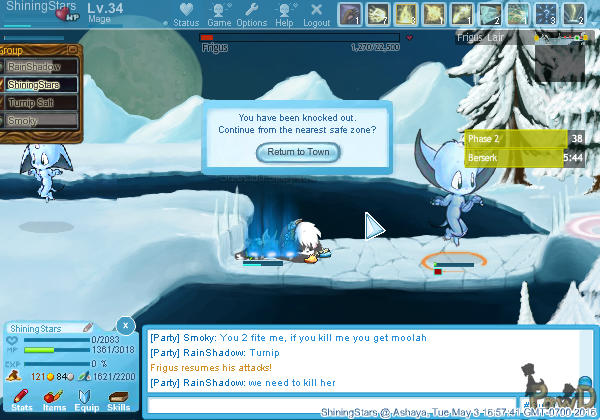Image resolution: width=600 pixels, height=420 pixels.
Task: Click the money bag icon
Action: (14, 377)
